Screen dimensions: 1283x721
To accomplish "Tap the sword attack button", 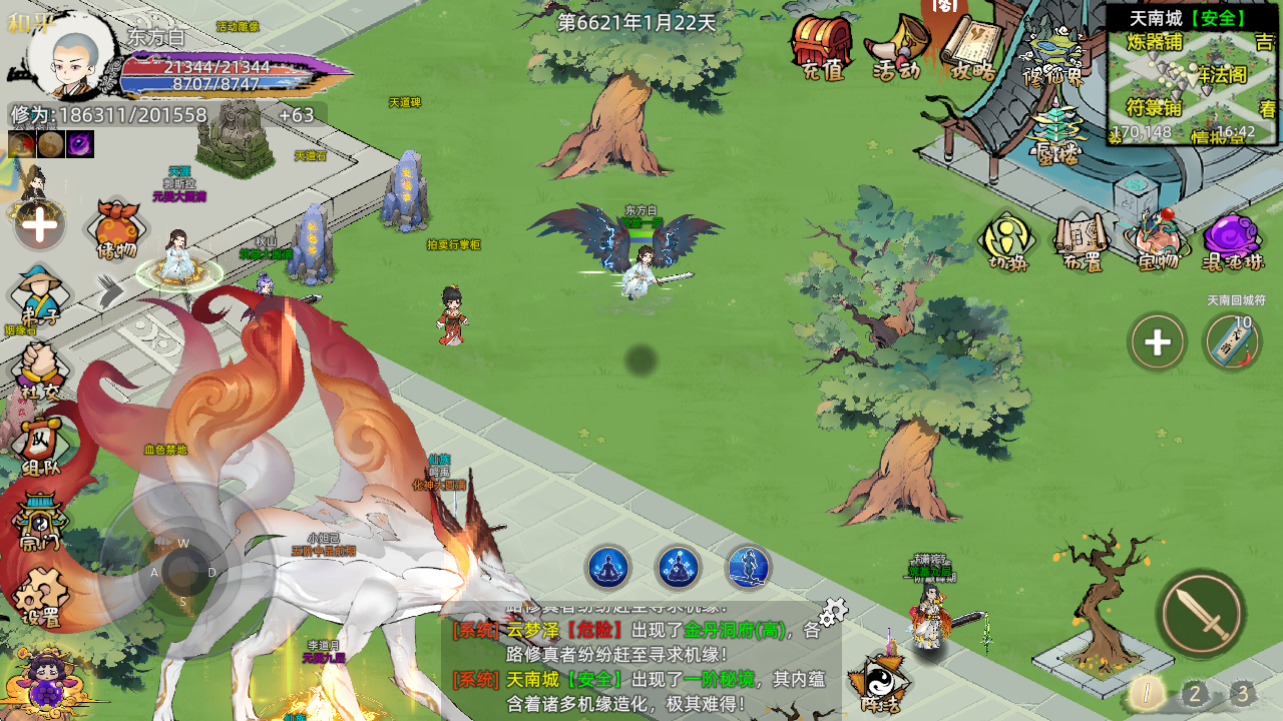I will pos(1200,613).
